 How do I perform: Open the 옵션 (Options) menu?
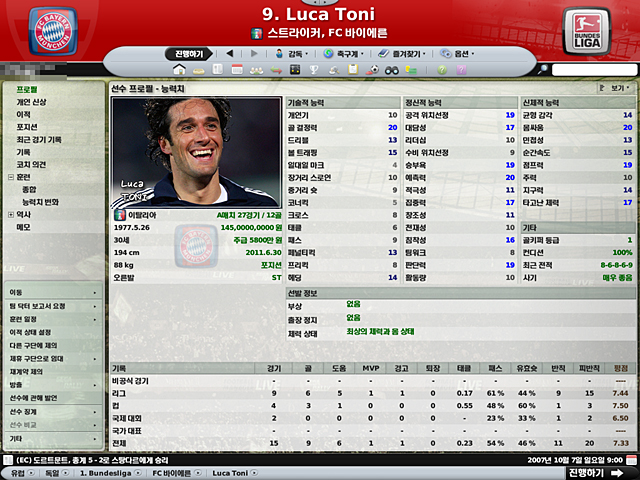(x=460, y=53)
